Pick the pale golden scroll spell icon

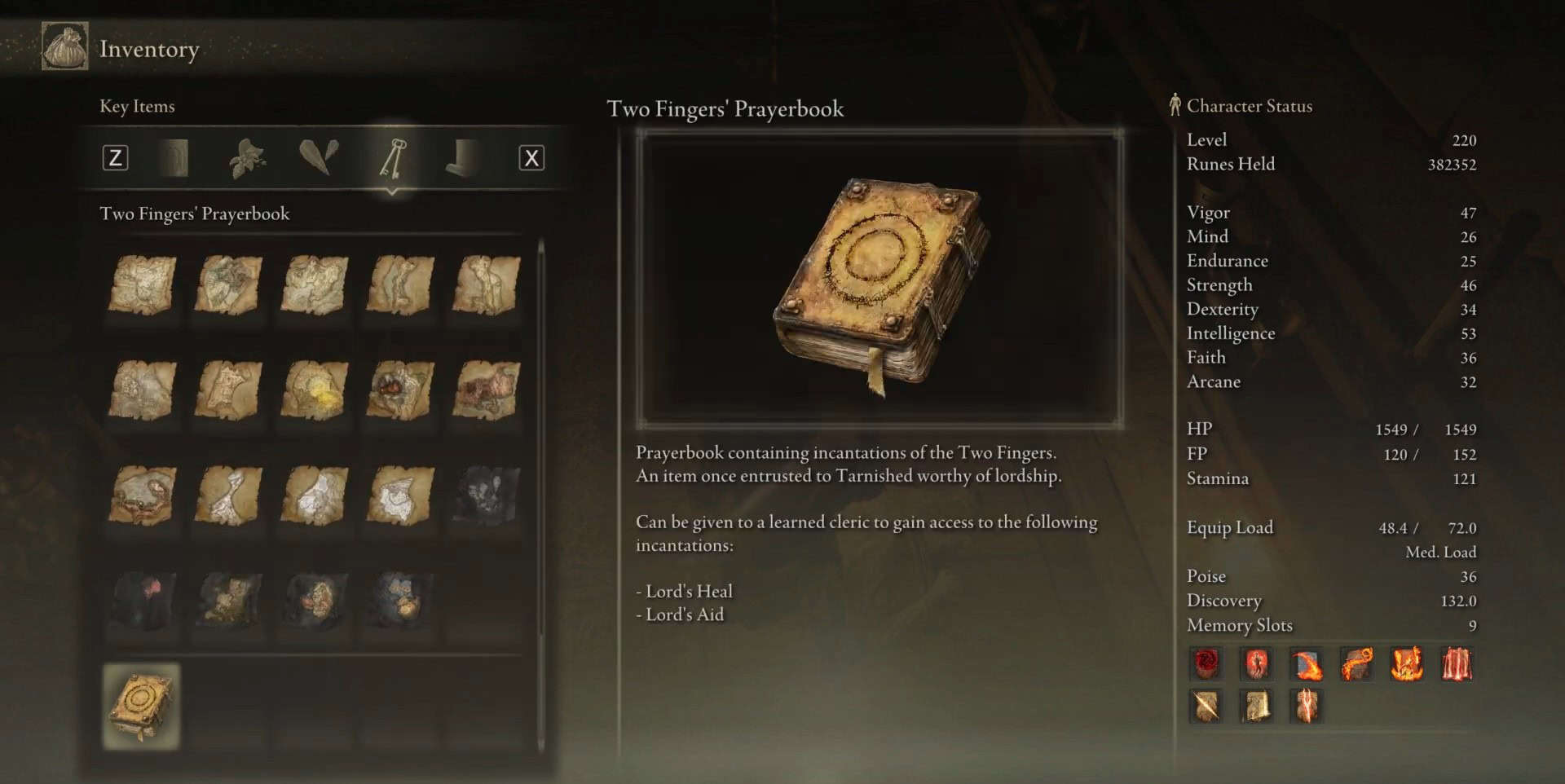tap(1256, 706)
